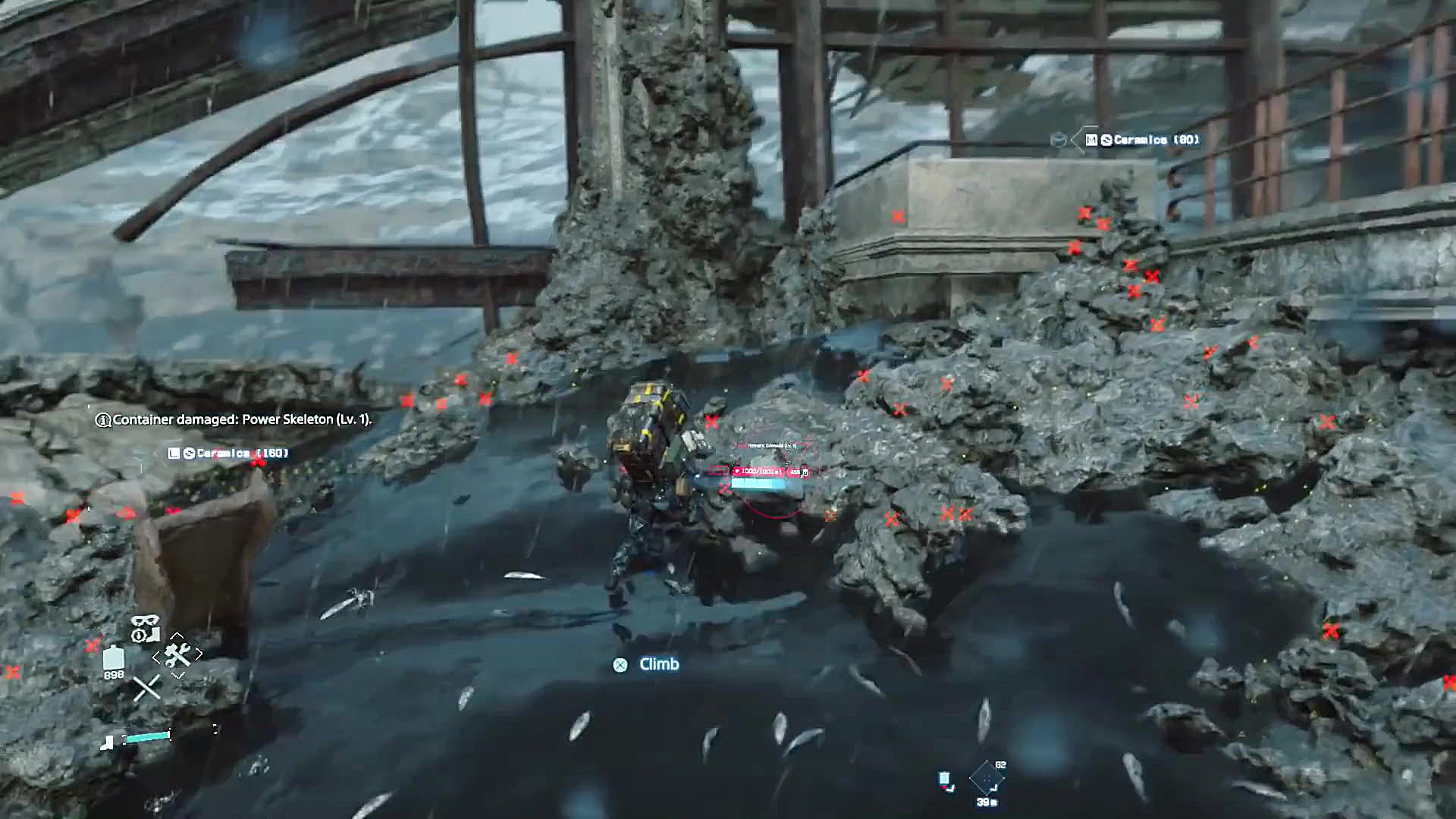Click the left chevron beside the tools icon
This screenshot has height=819, width=1456.
156,657
